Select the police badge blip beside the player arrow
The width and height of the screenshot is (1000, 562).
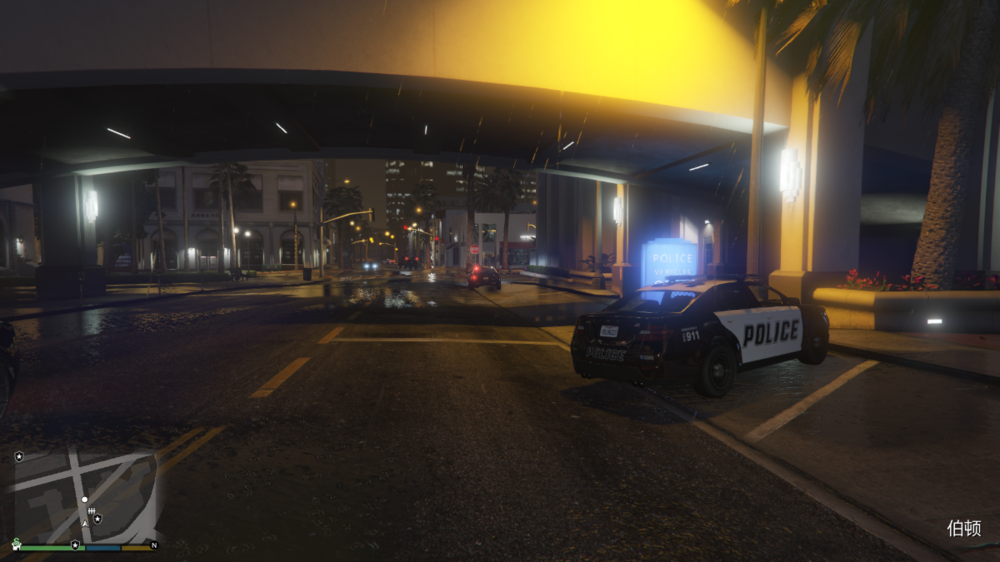[x=97, y=519]
